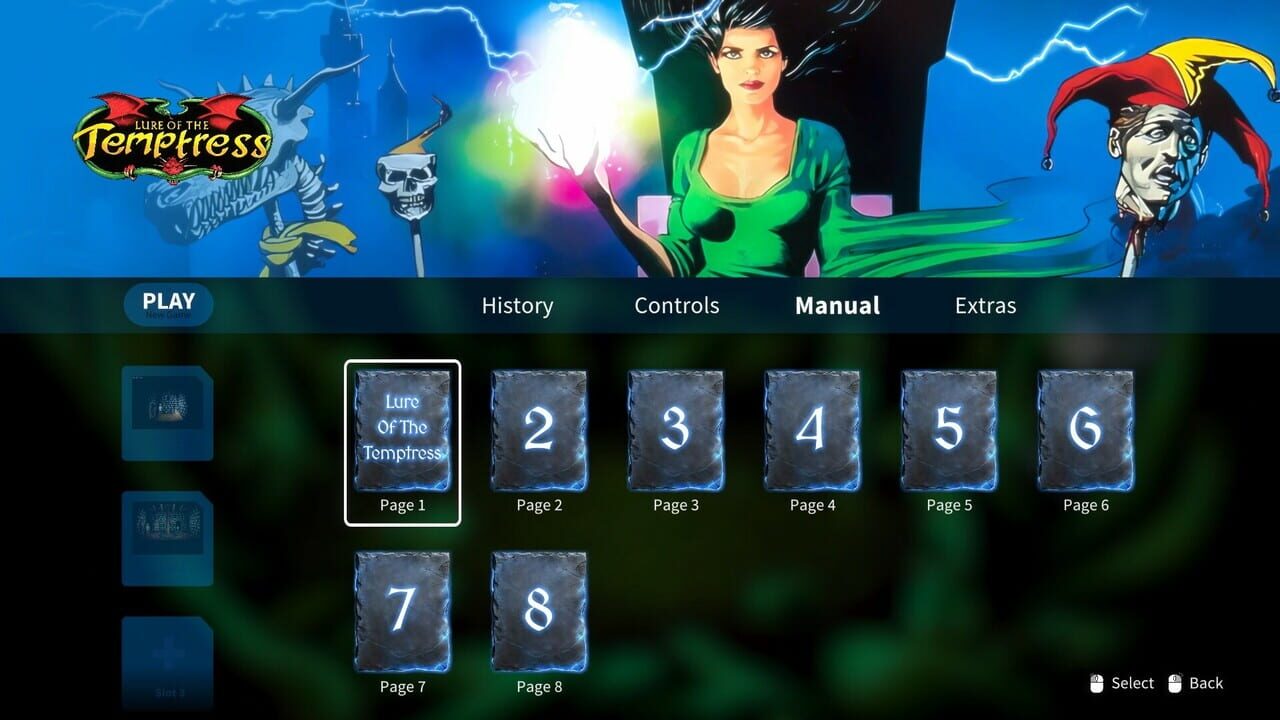Screen dimensions: 1280x720
Task: View manual Page 6
Action: (1085, 428)
